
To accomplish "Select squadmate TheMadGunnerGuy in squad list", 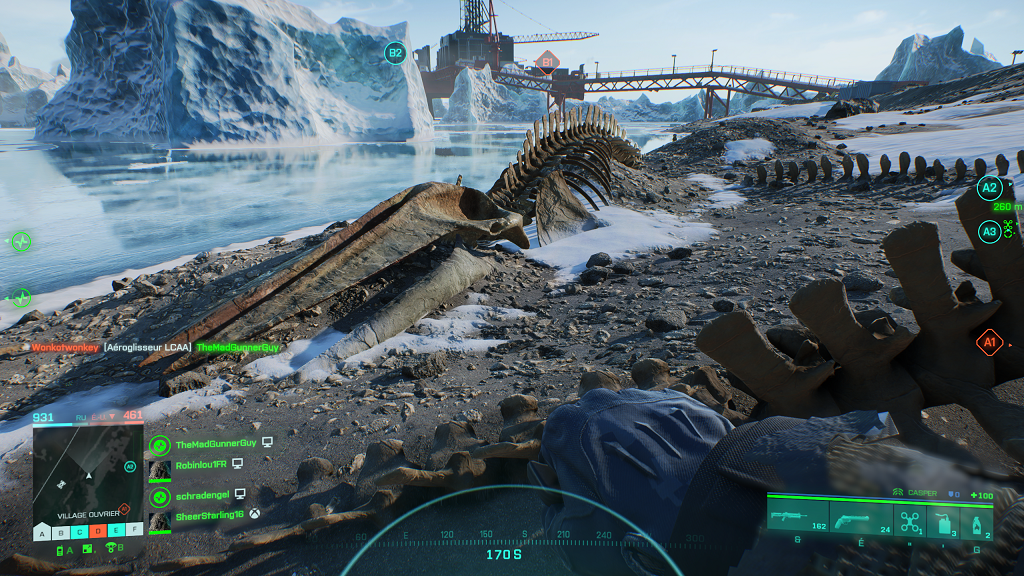I will click(x=217, y=443).
